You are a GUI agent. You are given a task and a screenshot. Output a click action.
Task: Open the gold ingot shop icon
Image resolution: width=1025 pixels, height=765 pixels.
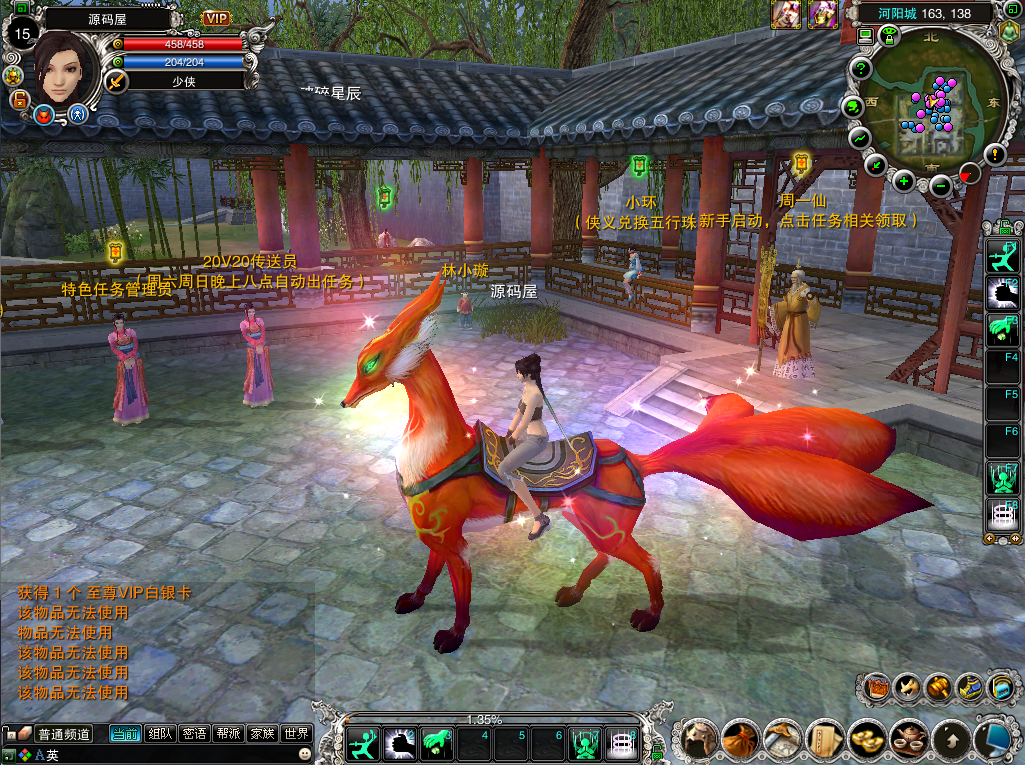[x=865, y=740]
